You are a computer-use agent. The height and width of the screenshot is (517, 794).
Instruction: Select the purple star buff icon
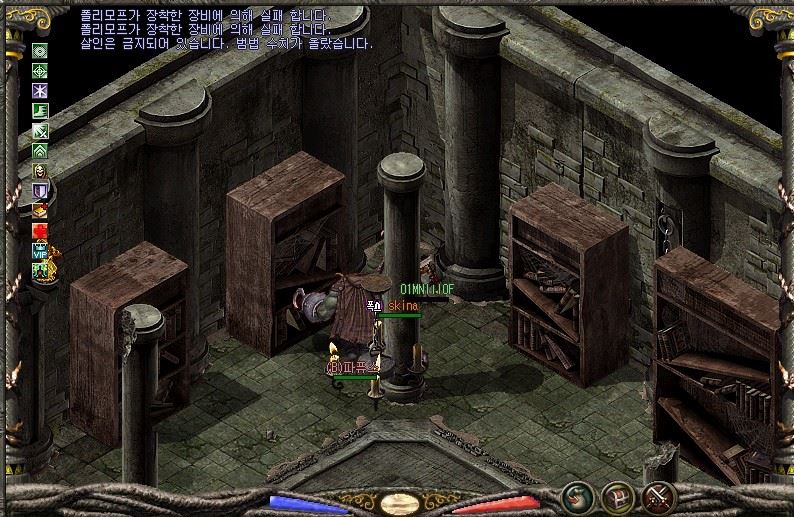[40, 91]
